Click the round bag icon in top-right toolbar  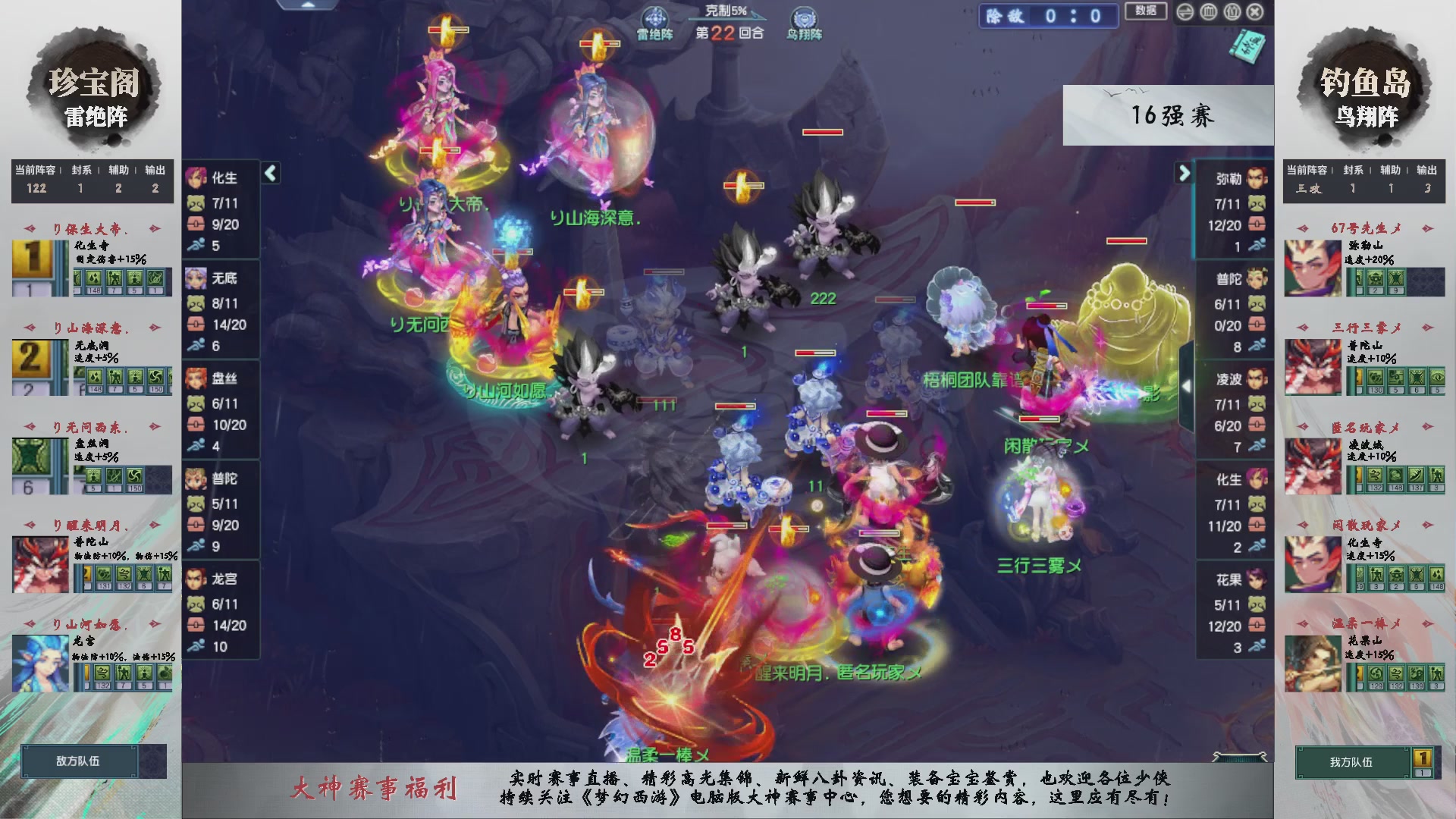coord(1232,12)
